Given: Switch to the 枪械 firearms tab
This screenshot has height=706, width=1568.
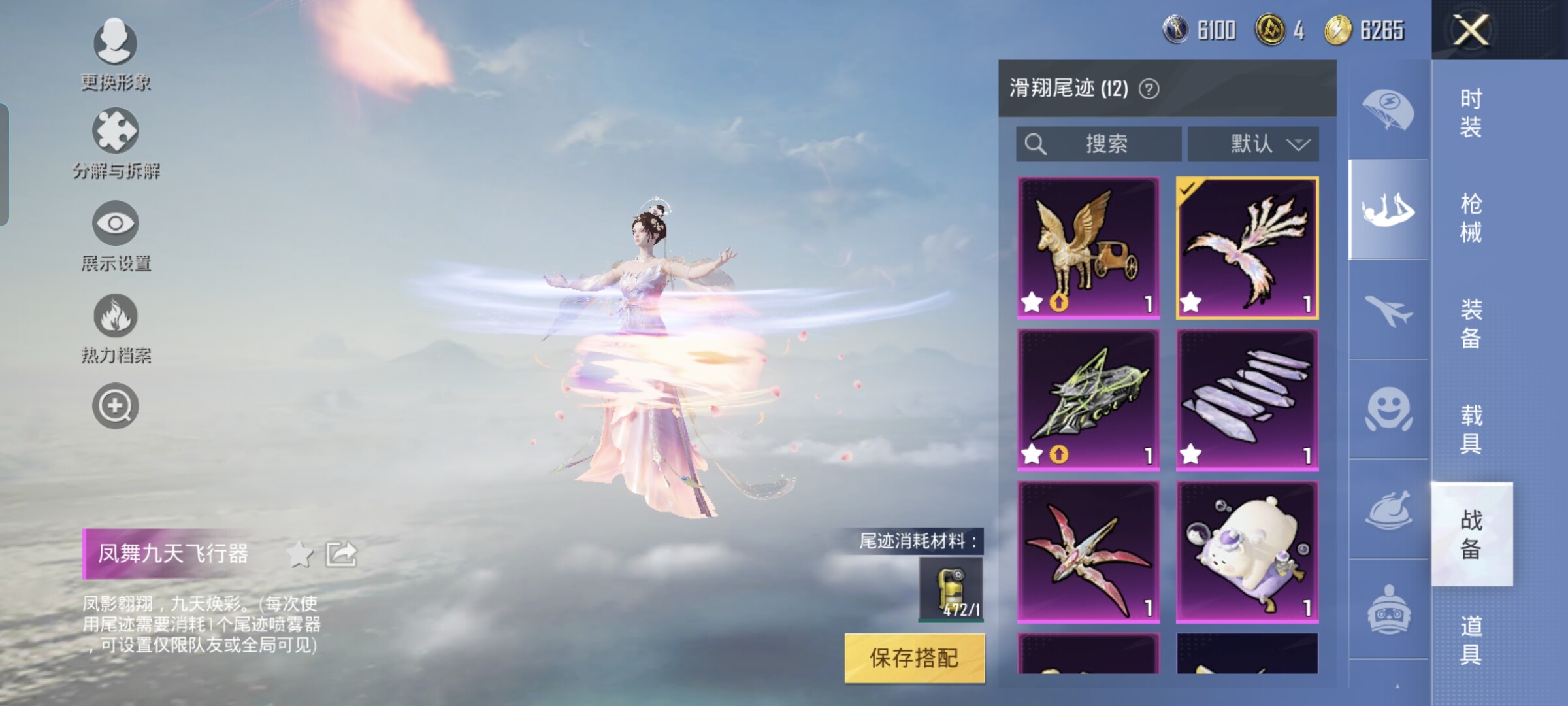Looking at the screenshot, I should click(x=1471, y=218).
